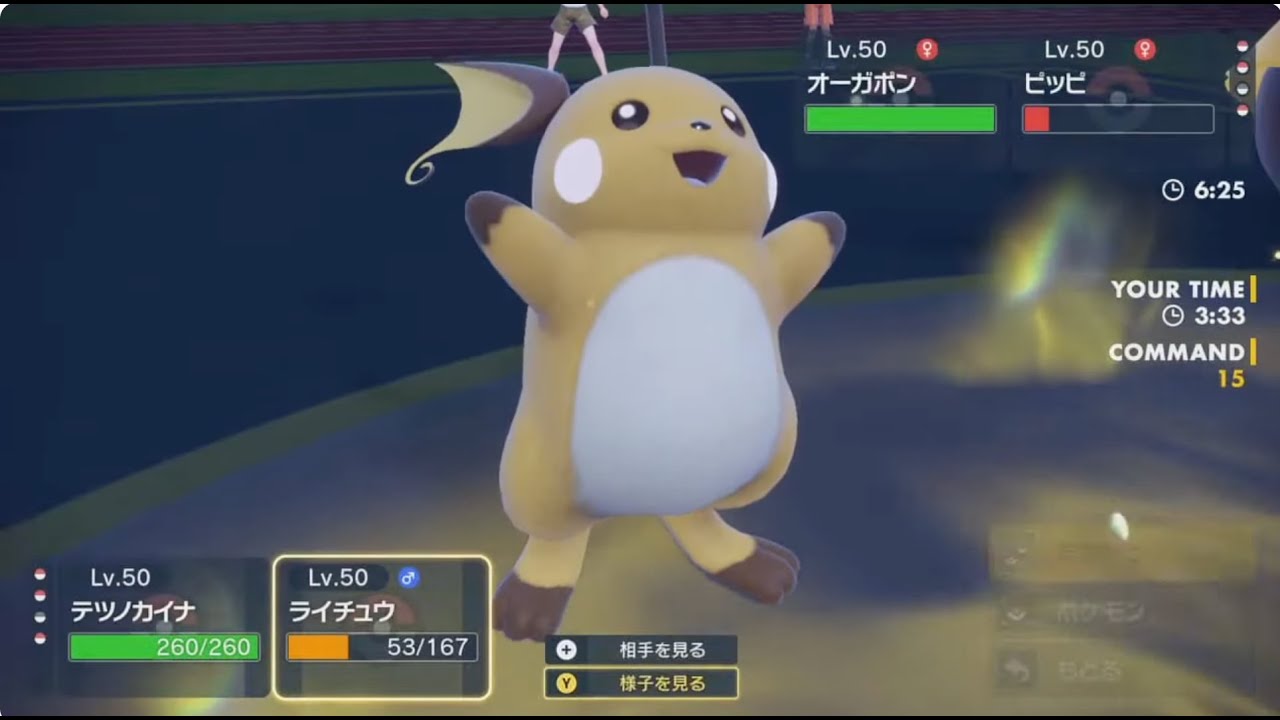Switch to ライチュウ's highlighted status panel
1280x720 pixels.
[380, 612]
